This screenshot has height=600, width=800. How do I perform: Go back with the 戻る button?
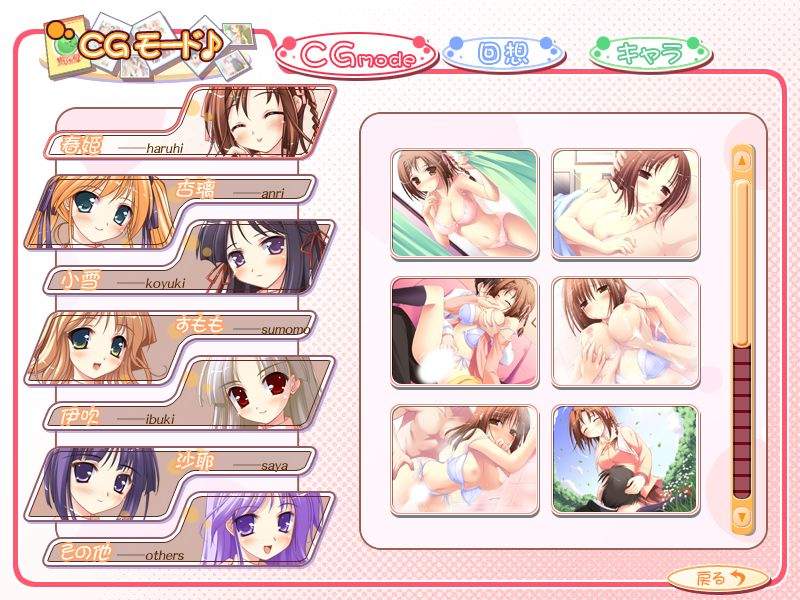[x=718, y=577]
